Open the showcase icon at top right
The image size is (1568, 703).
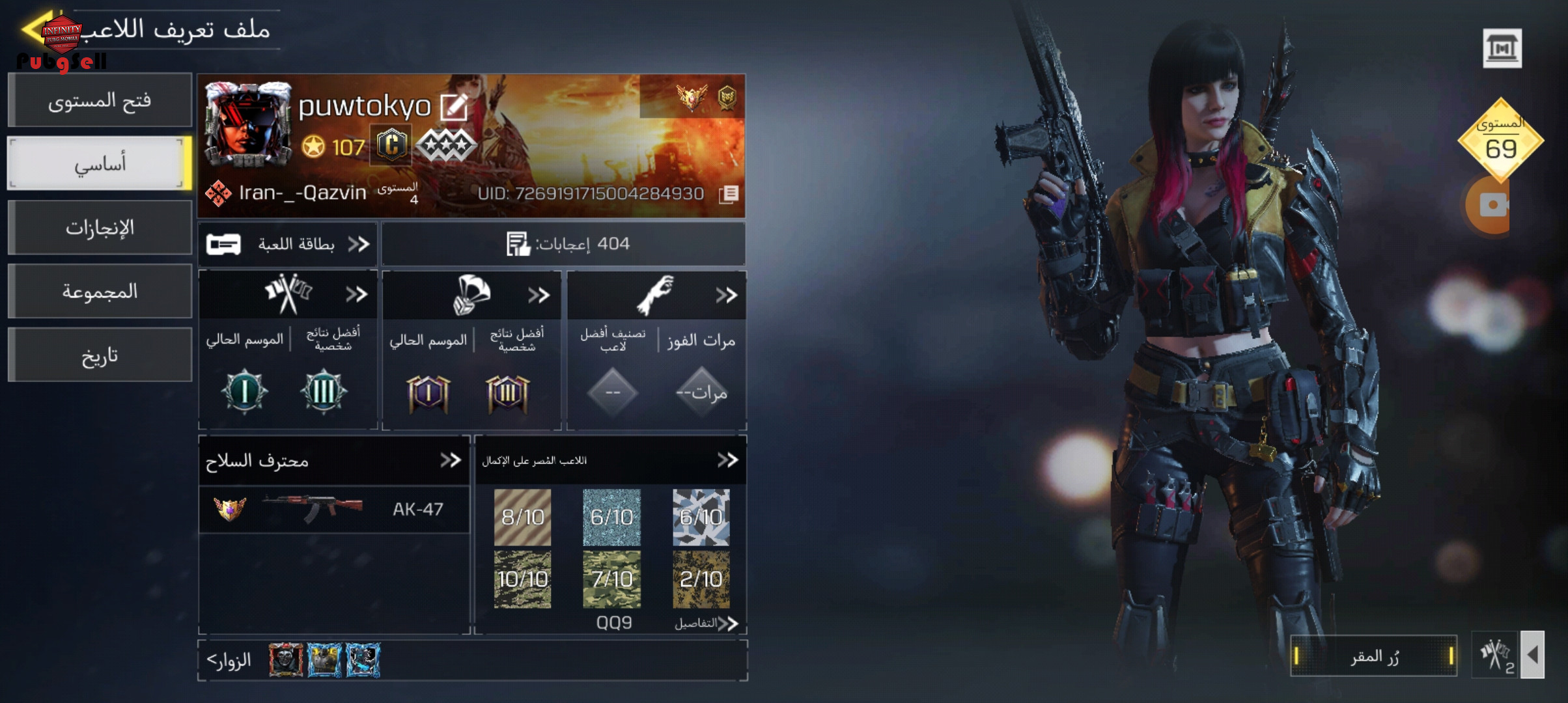[1502, 48]
